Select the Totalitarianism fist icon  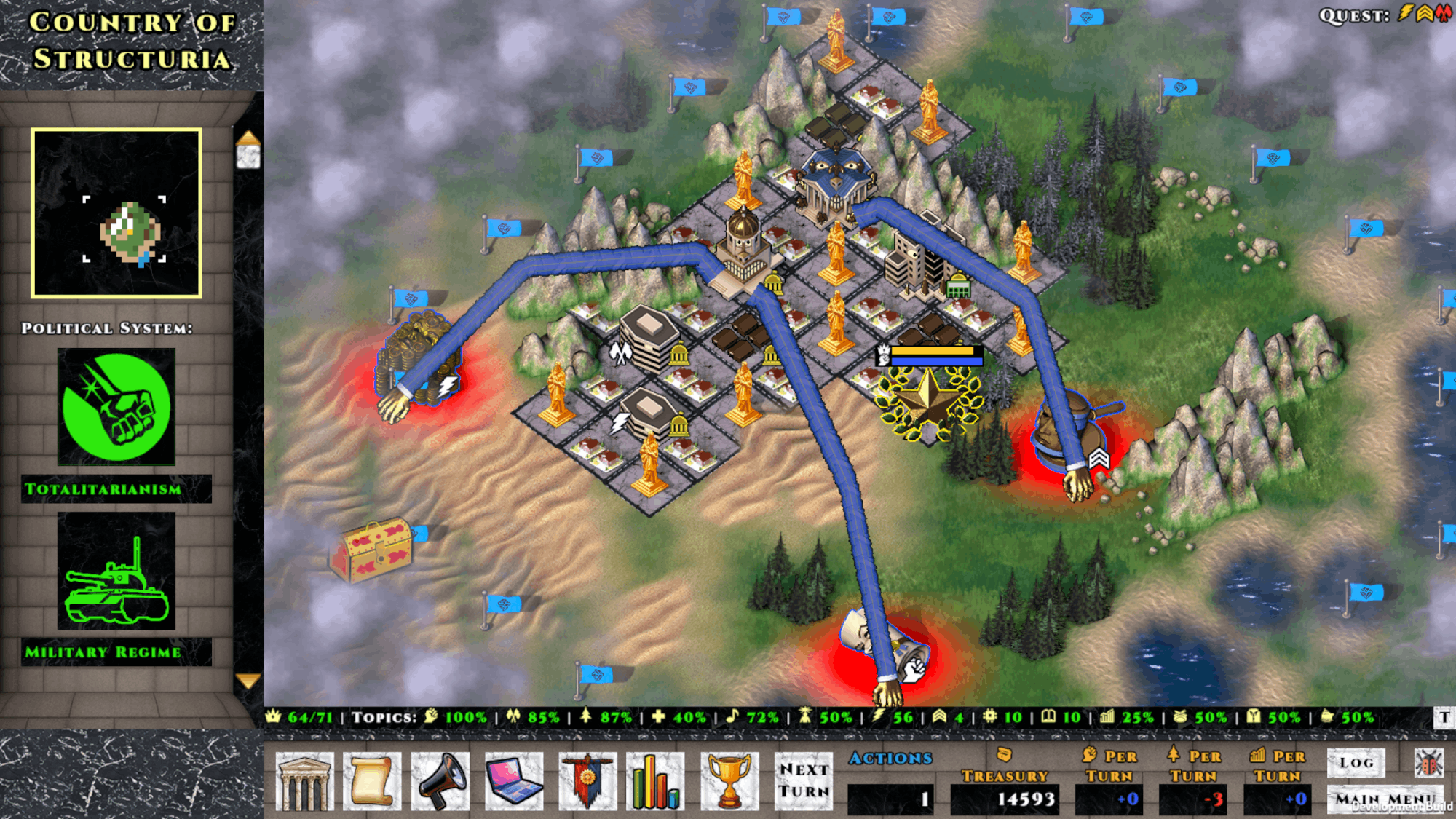tap(116, 406)
